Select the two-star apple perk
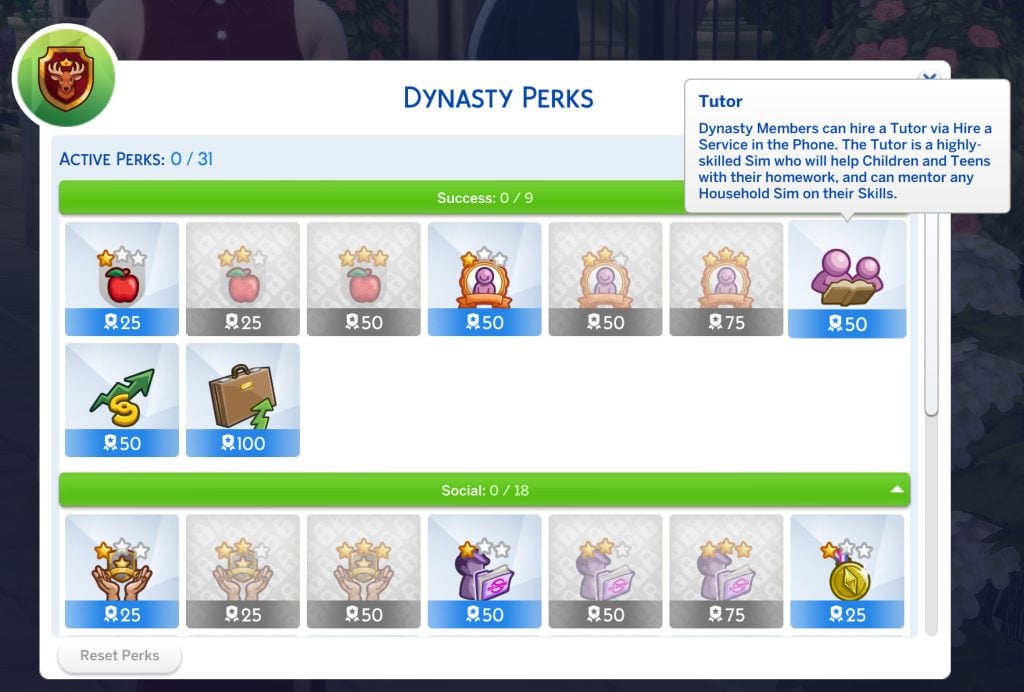This screenshot has width=1024, height=692. [x=243, y=279]
